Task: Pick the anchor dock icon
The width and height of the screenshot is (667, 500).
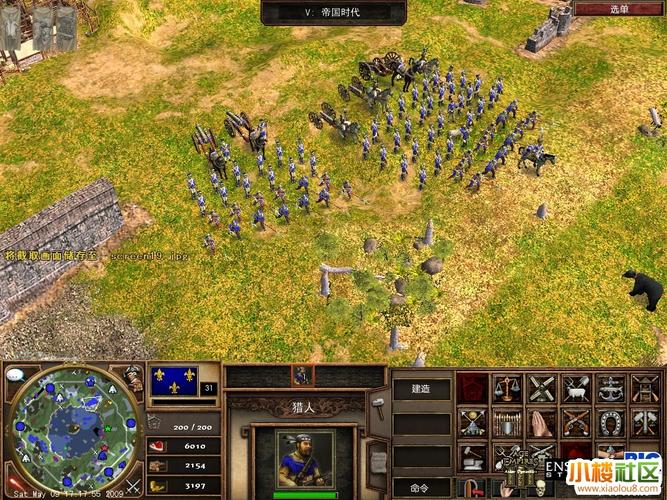Action: point(609,388)
